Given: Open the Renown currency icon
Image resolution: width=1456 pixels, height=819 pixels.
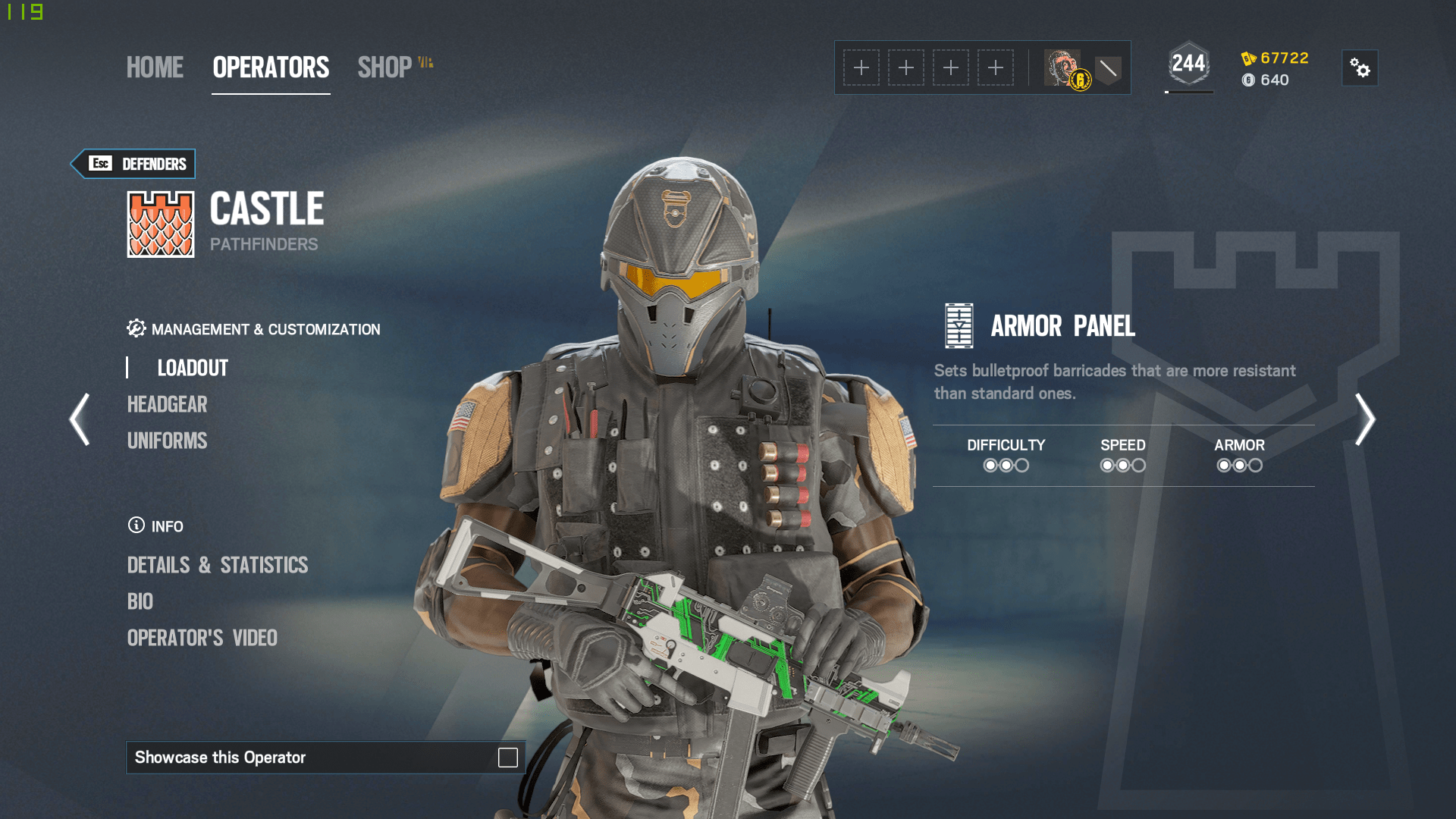Looking at the screenshot, I should [x=1248, y=57].
